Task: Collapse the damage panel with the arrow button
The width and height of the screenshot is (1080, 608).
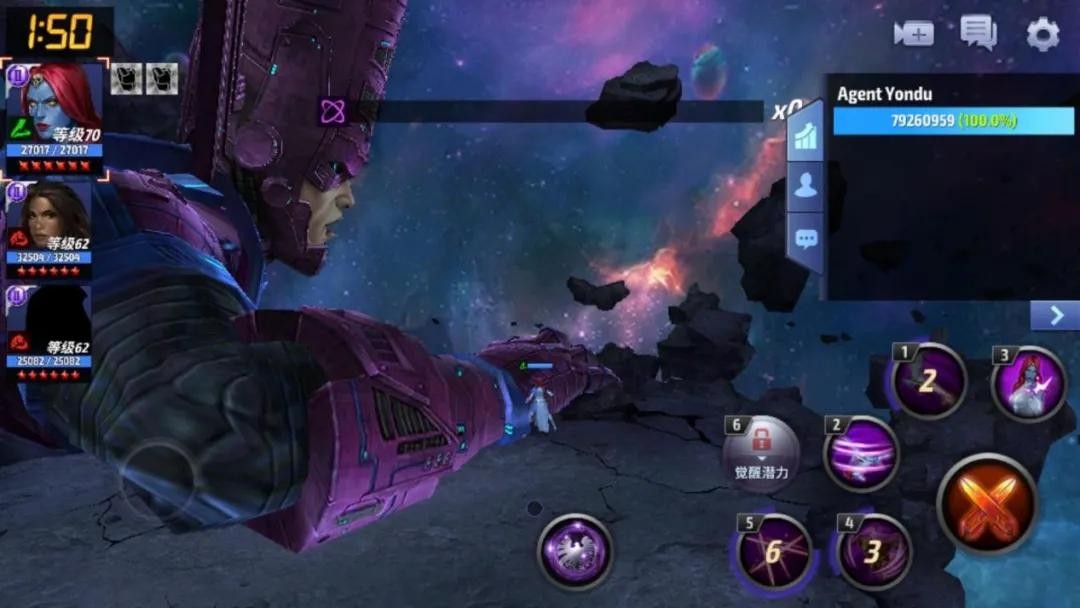Action: 1054,316
